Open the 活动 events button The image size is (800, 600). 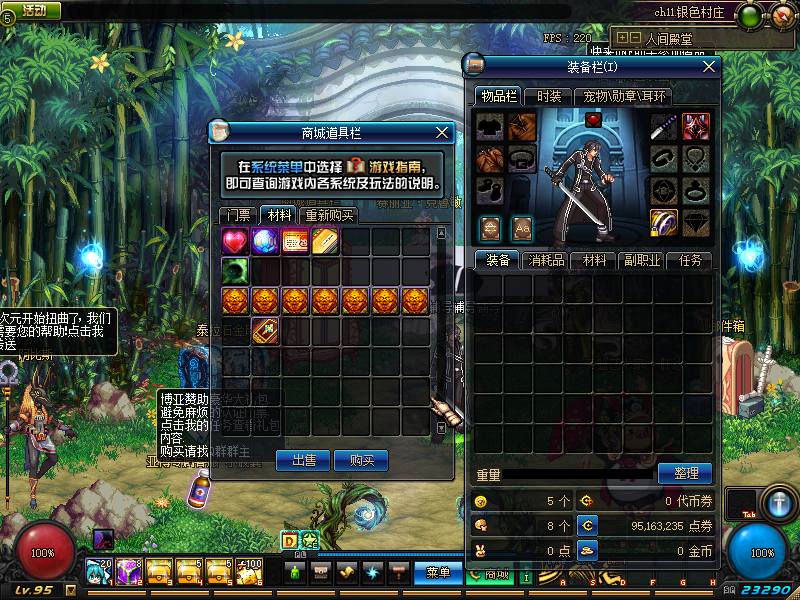pos(33,9)
